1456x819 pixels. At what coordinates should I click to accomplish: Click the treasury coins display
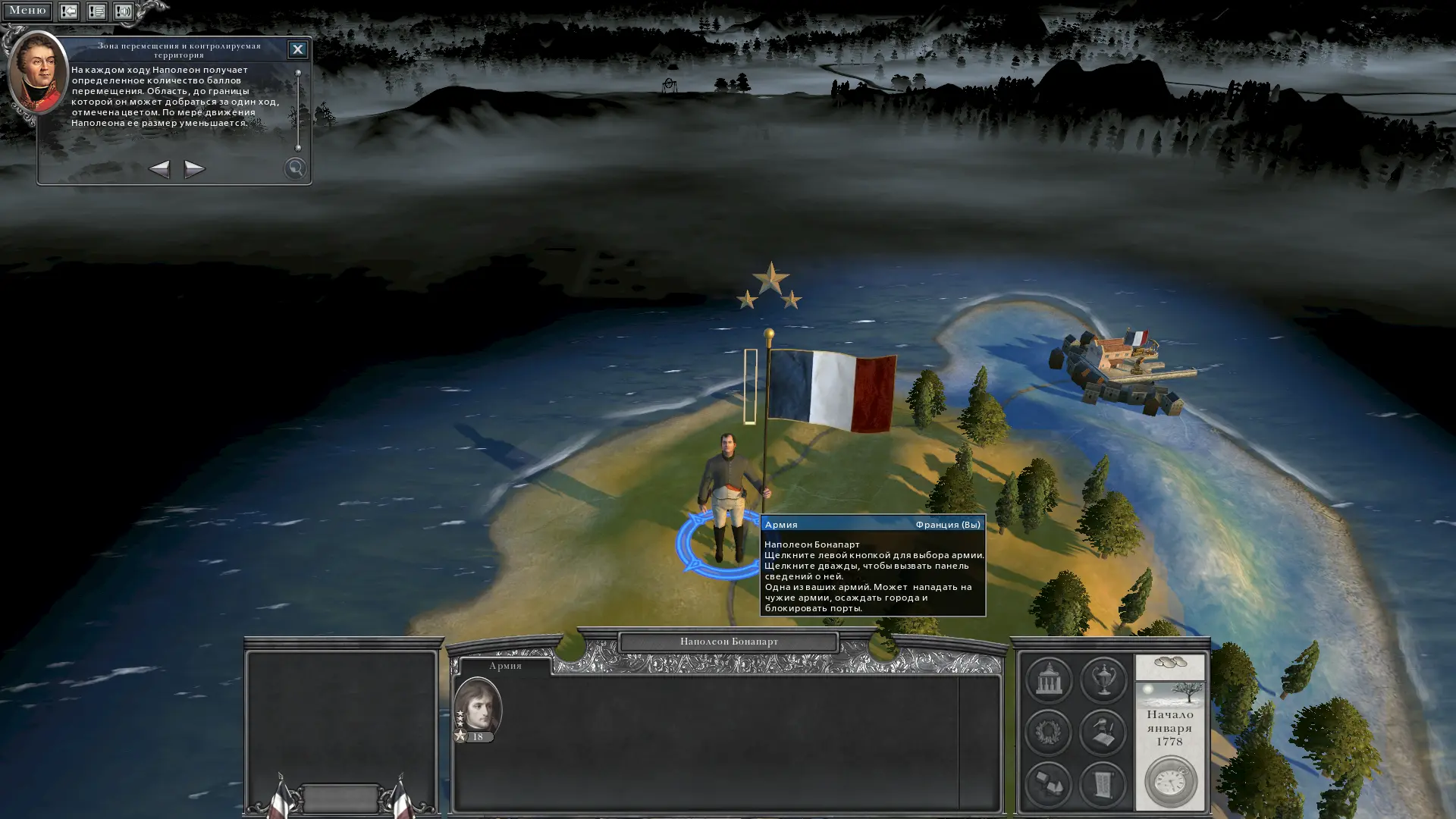pos(1169,665)
